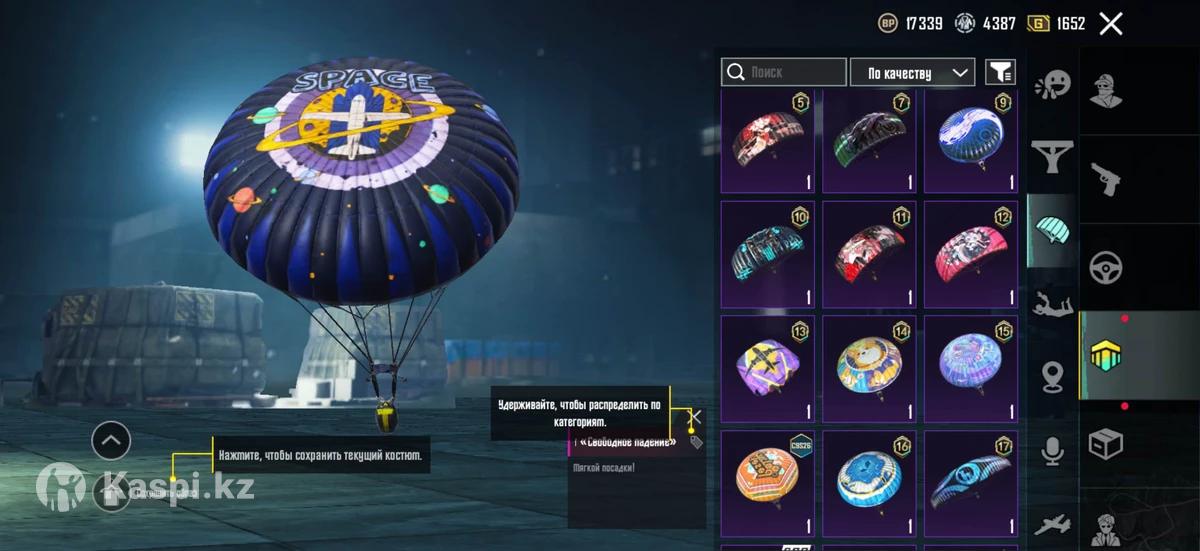This screenshot has width=1200, height=551.
Task: Open the По качеству sort dropdown
Action: click(x=912, y=72)
